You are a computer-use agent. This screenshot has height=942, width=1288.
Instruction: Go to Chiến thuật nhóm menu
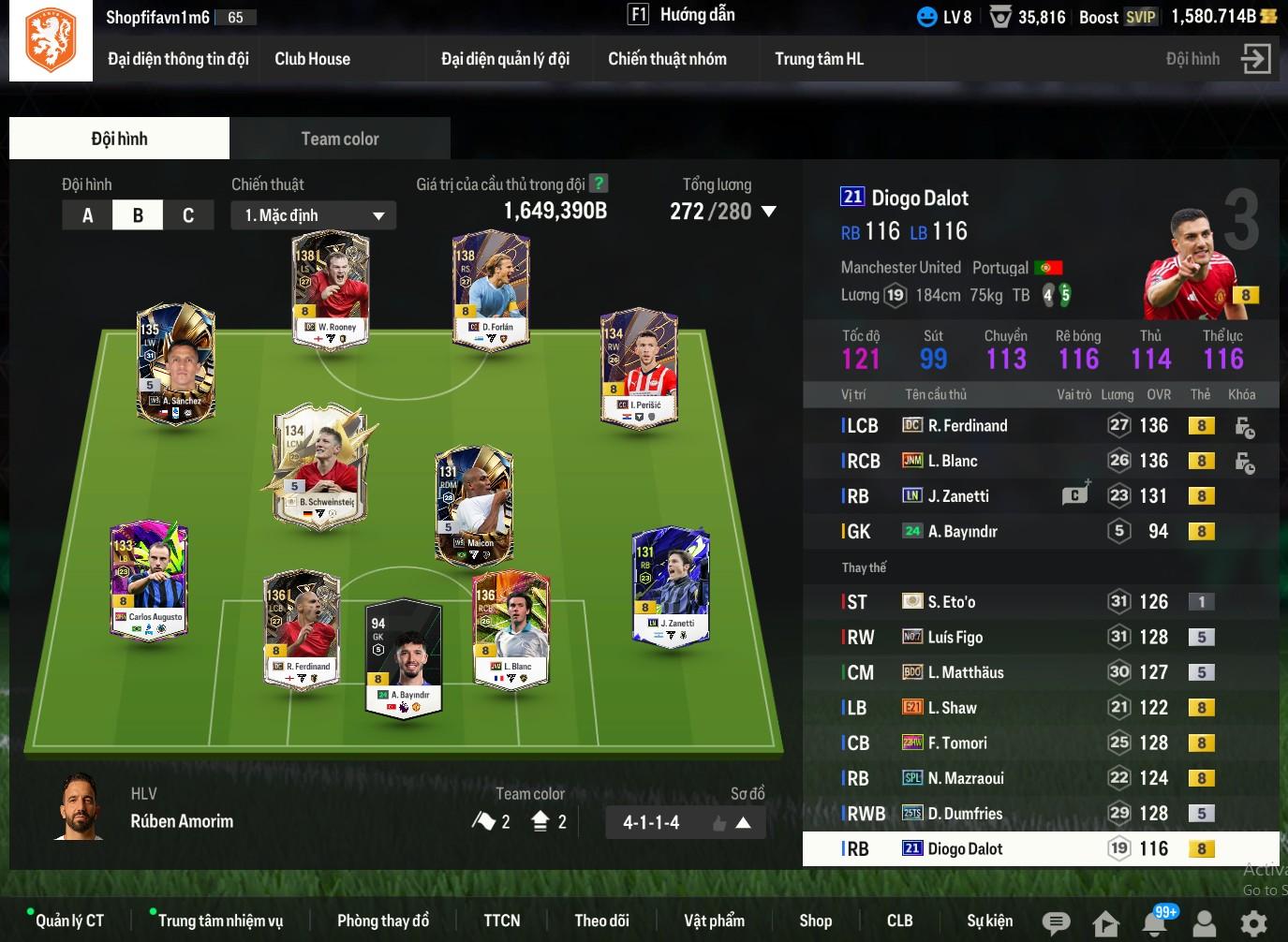coord(667,59)
